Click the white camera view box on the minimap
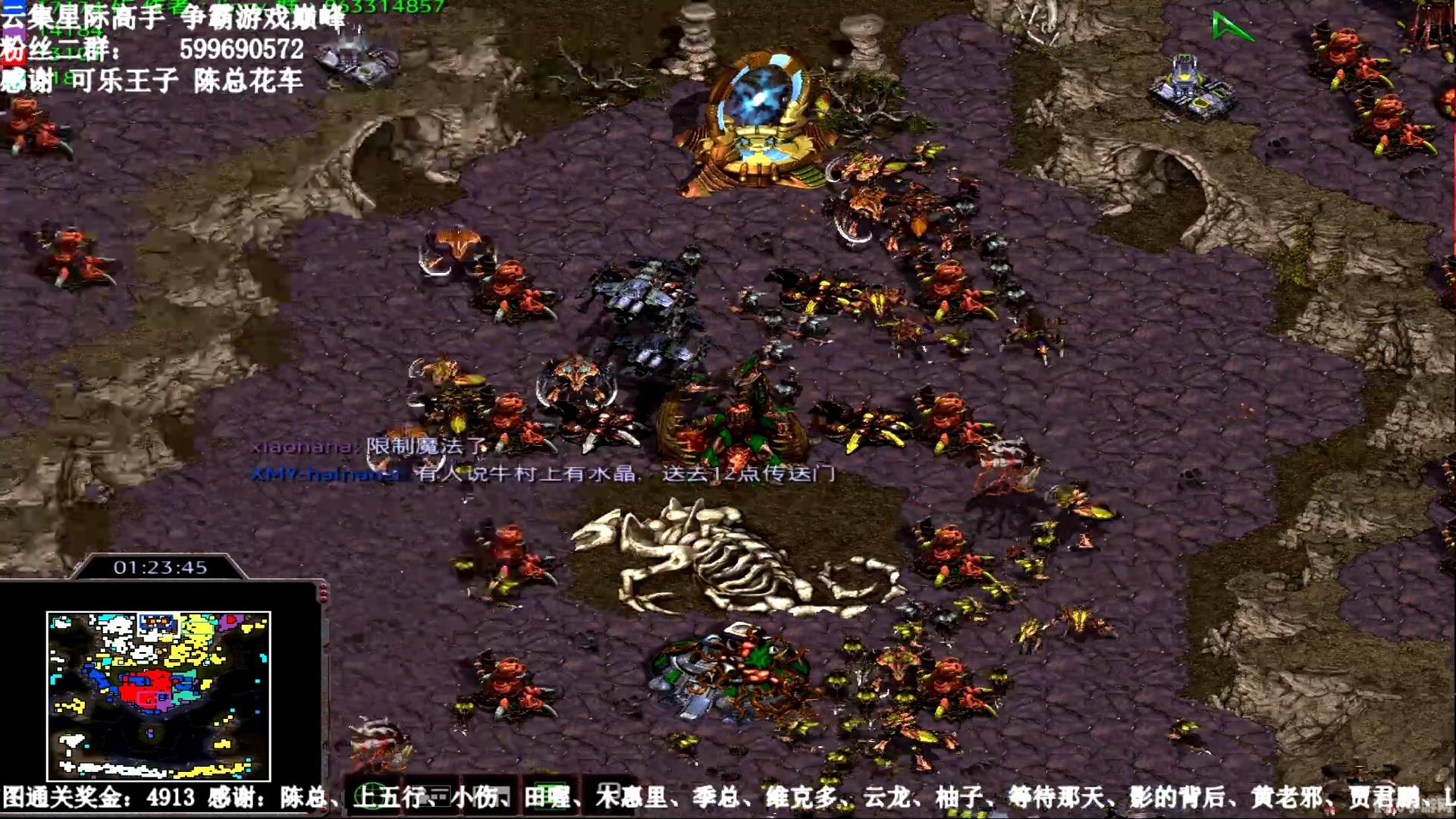 click(x=158, y=623)
